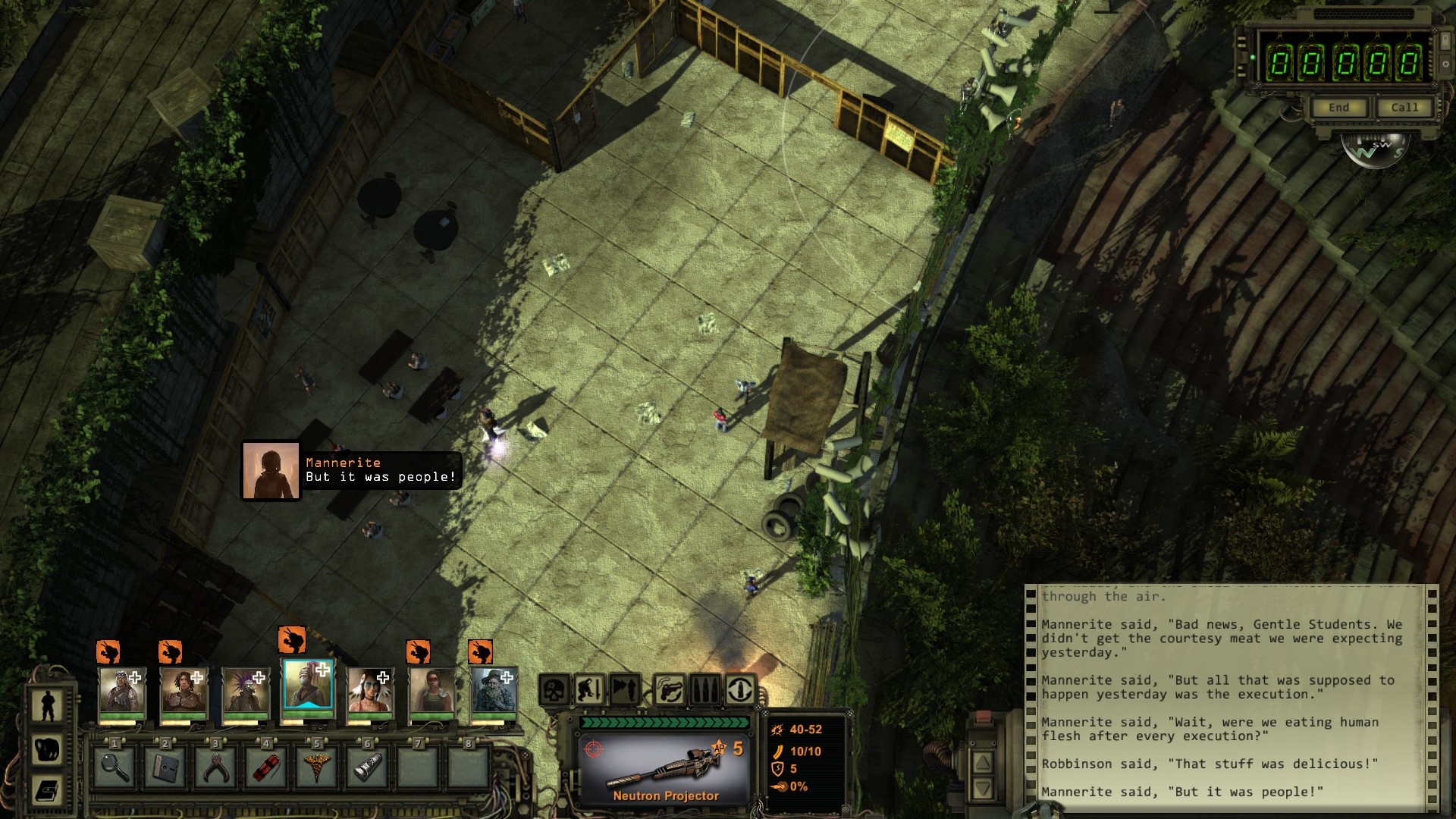Screen dimensions: 1456x819
Task: Select the purple-mohawk ranger portrait
Action: point(246,692)
